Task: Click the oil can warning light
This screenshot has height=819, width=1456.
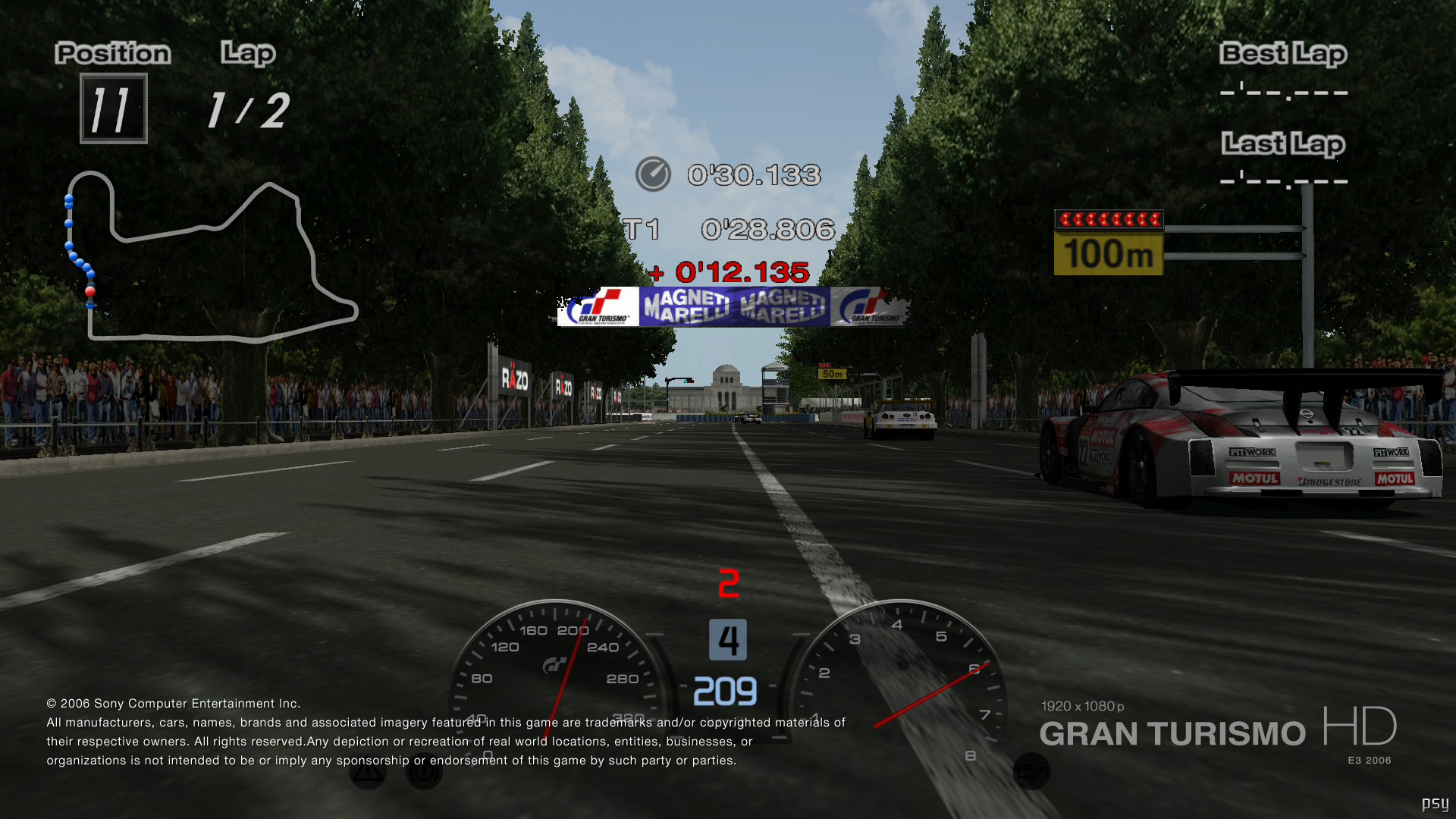Action: [x=1031, y=771]
